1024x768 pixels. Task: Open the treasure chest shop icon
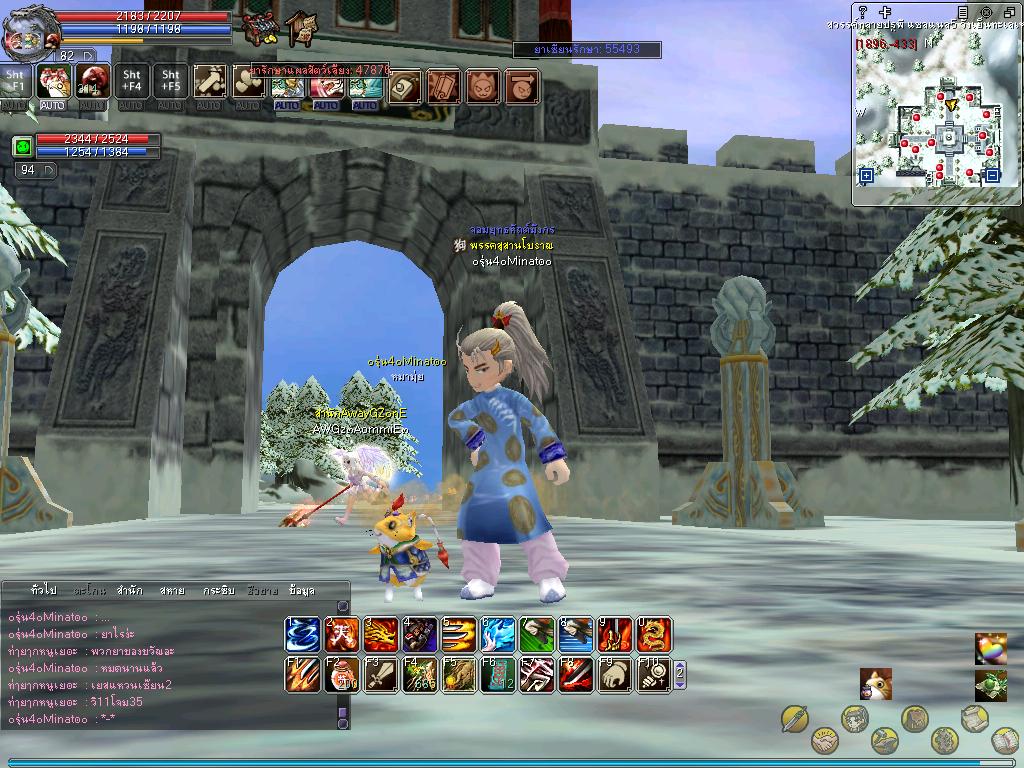261,27
